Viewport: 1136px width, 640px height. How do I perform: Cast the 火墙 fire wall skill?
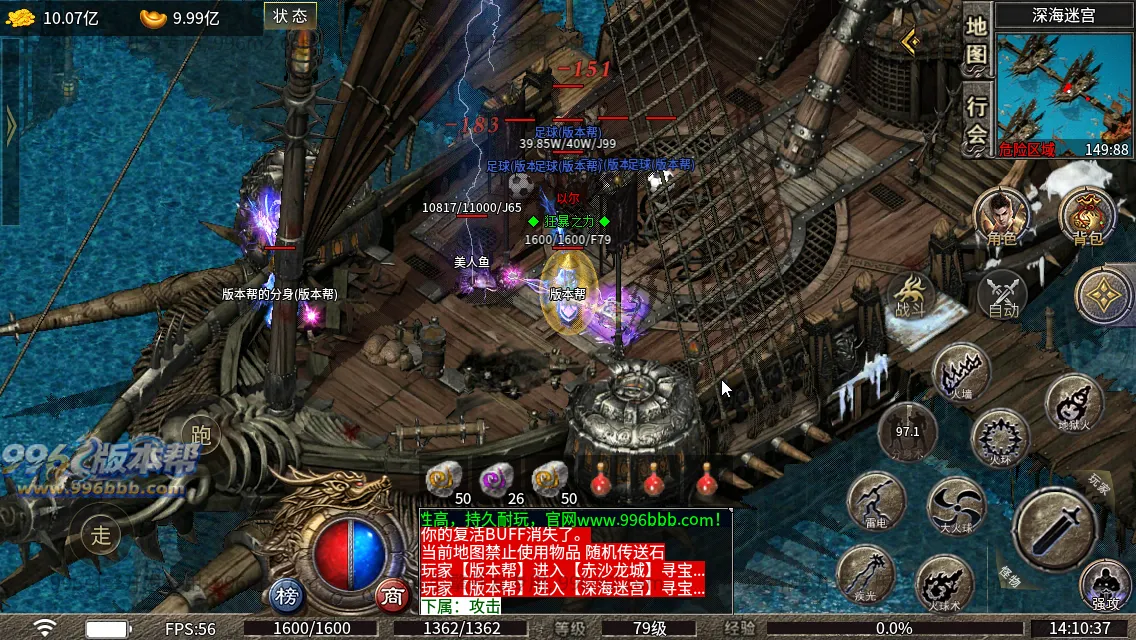tap(961, 371)
